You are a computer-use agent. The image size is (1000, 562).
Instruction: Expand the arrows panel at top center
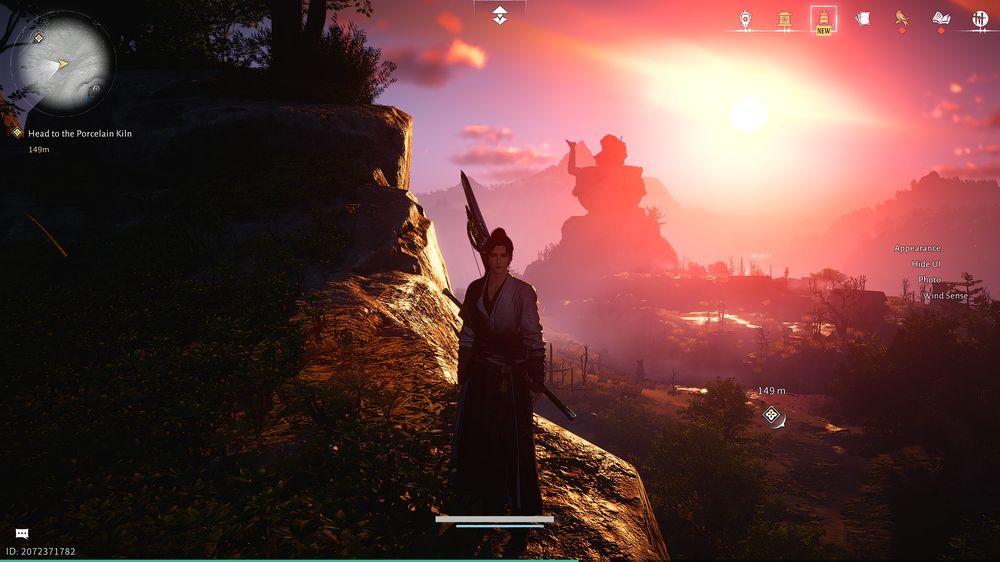pyautogui.click(x=499, y=14)
